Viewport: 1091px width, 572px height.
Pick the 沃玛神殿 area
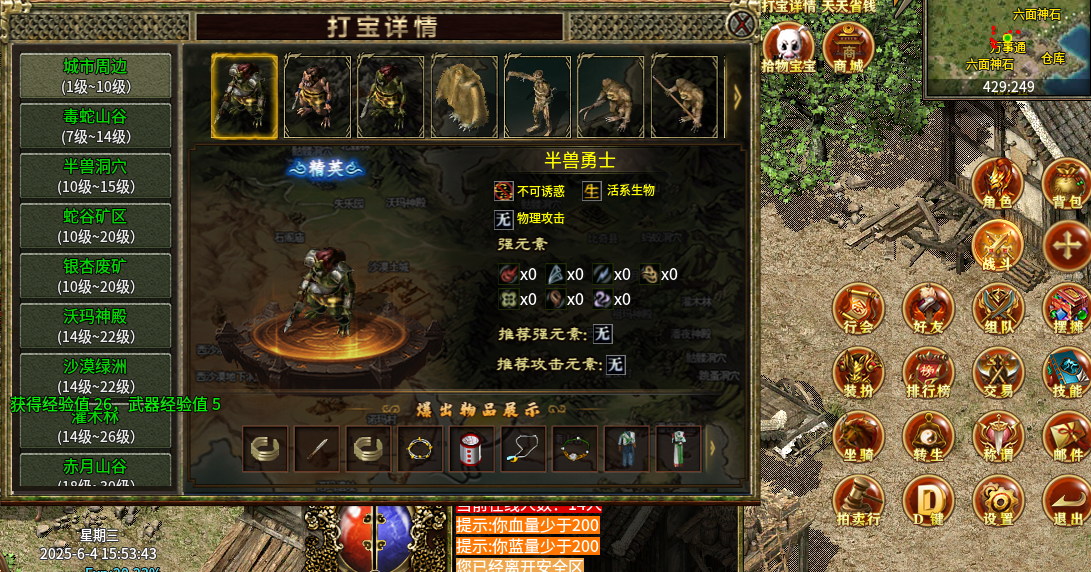95,326
